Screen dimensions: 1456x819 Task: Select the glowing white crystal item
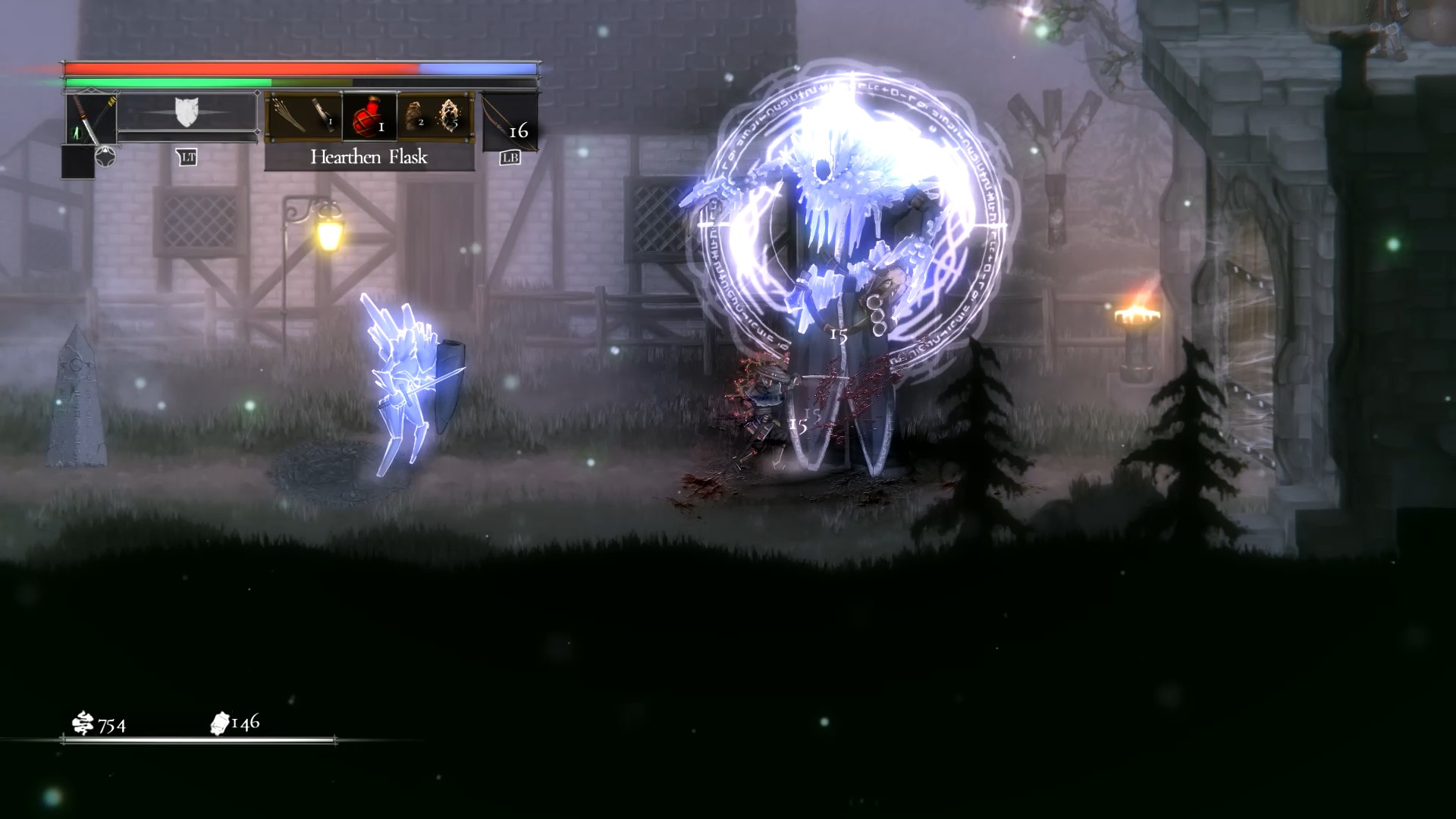450,115
